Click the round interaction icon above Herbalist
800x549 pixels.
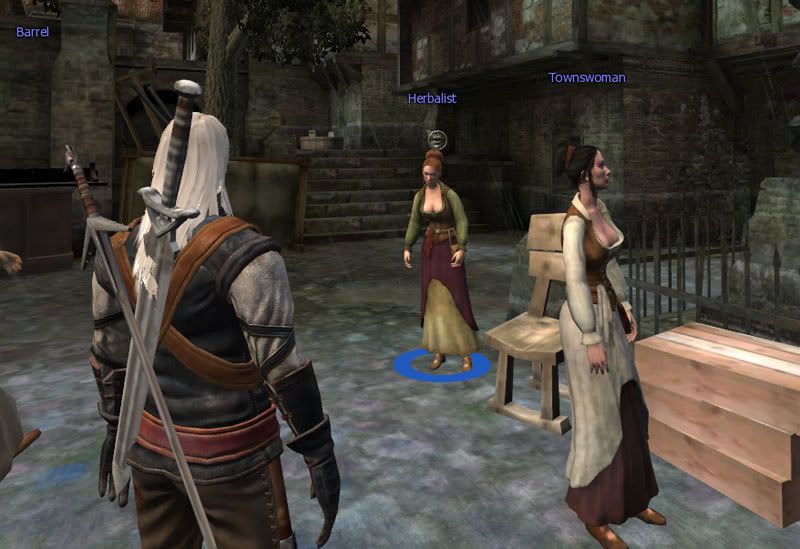(434, 137)
